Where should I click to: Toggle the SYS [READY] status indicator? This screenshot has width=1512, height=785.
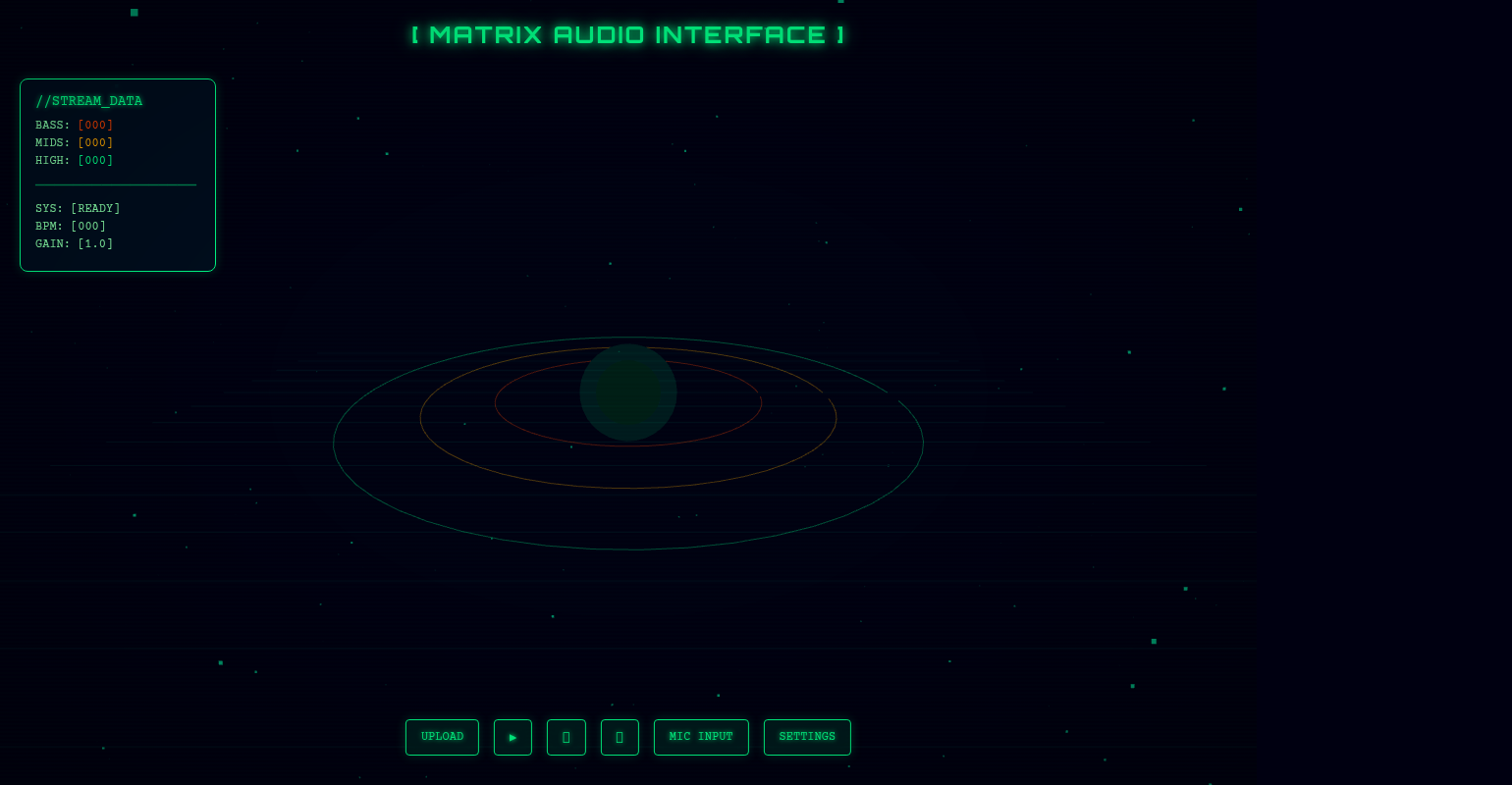[x=78, y=208]
